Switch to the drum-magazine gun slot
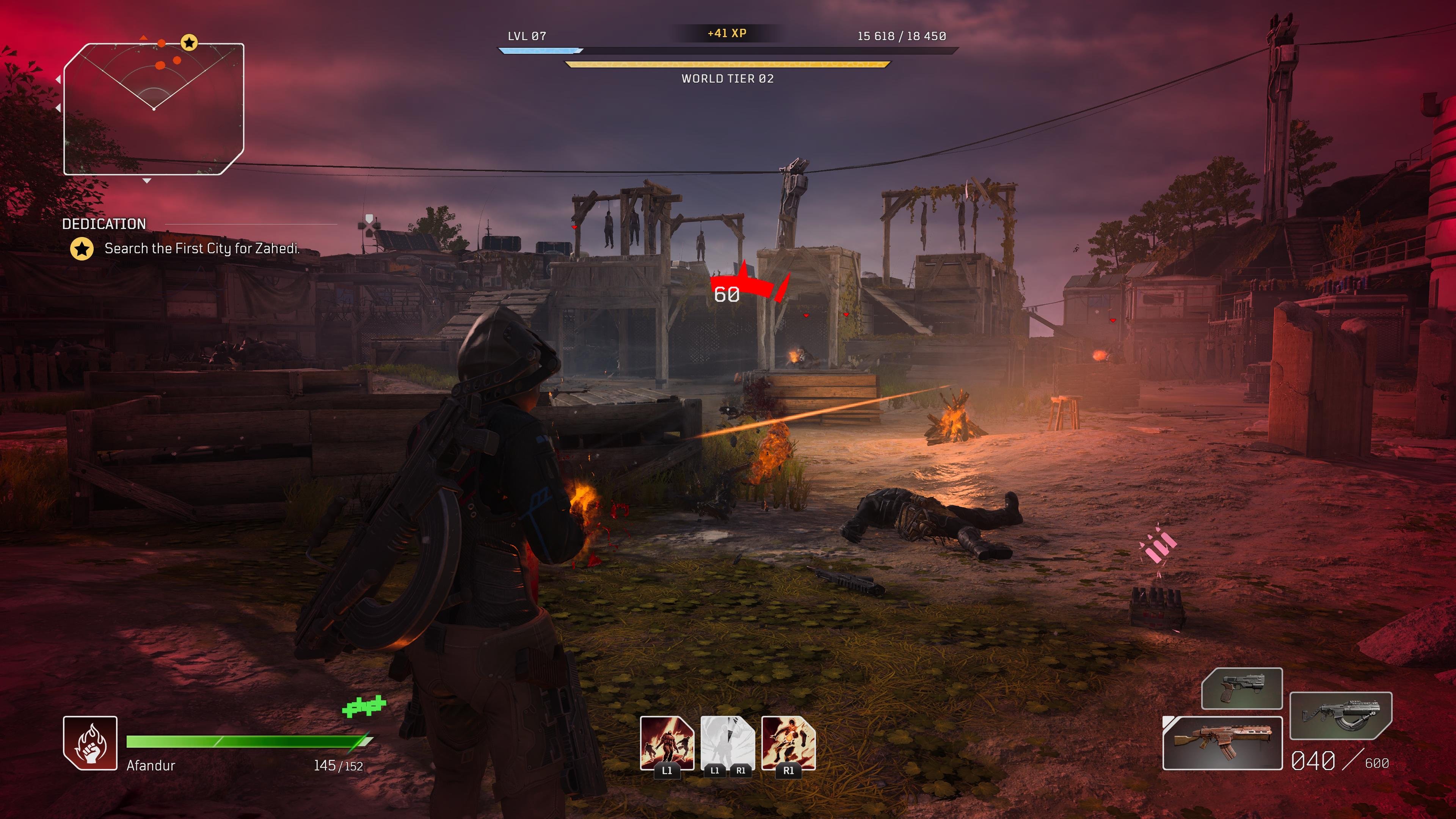 [1340, 715]
